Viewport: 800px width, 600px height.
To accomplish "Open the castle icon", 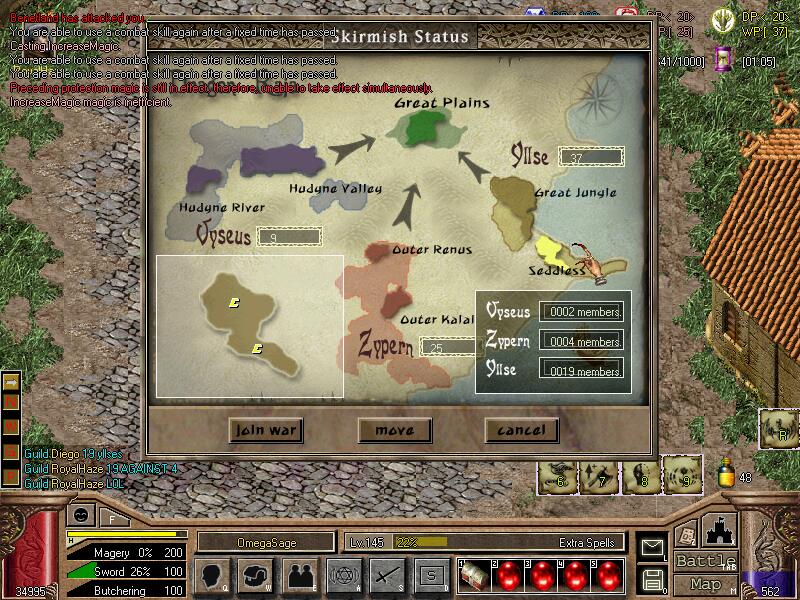I will point(721,528).
